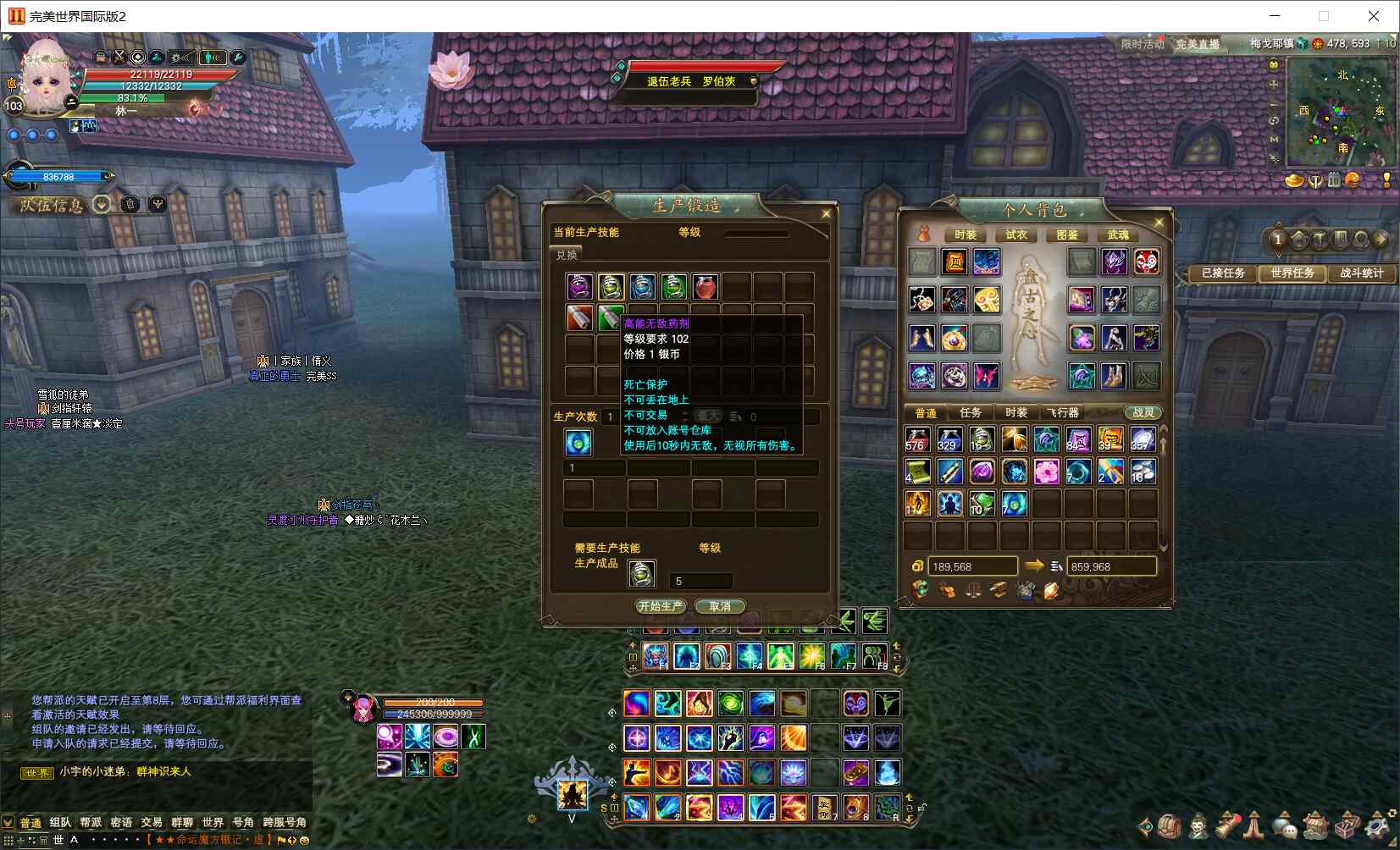This screenshot has width=1400, height=850.
Task: Switch chat to the 帮派 channel
Action: (x=91, y=822)
